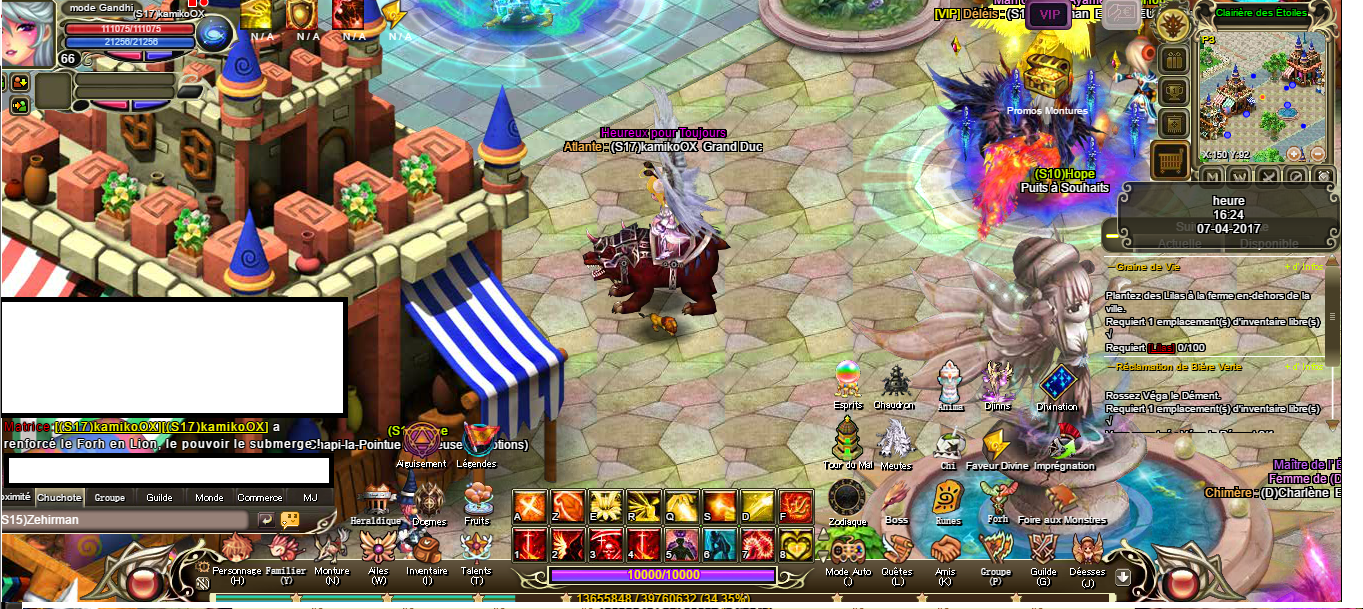Screen dimensions: 1363x609
Task: Zoom in the minimap with plus button
Action: 1295,154
